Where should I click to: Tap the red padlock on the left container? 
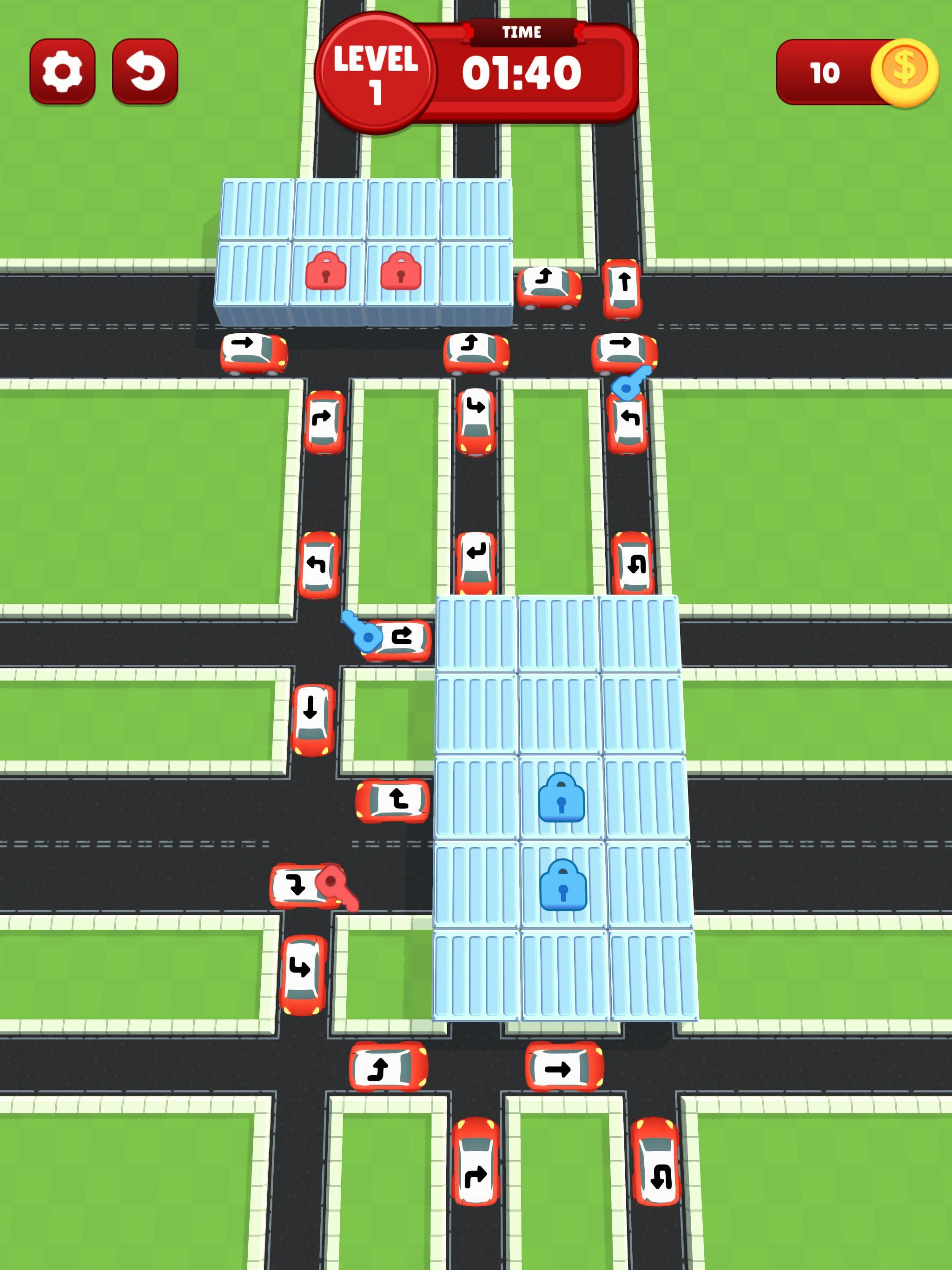click(x=327, y=271)
